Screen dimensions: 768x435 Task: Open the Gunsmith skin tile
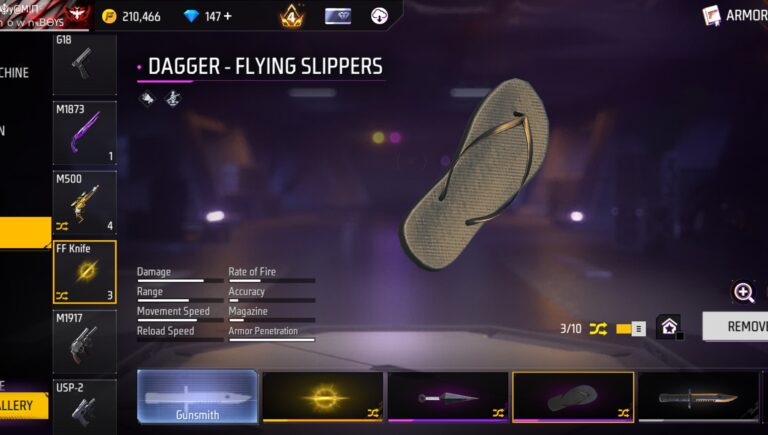pos(197,398)
